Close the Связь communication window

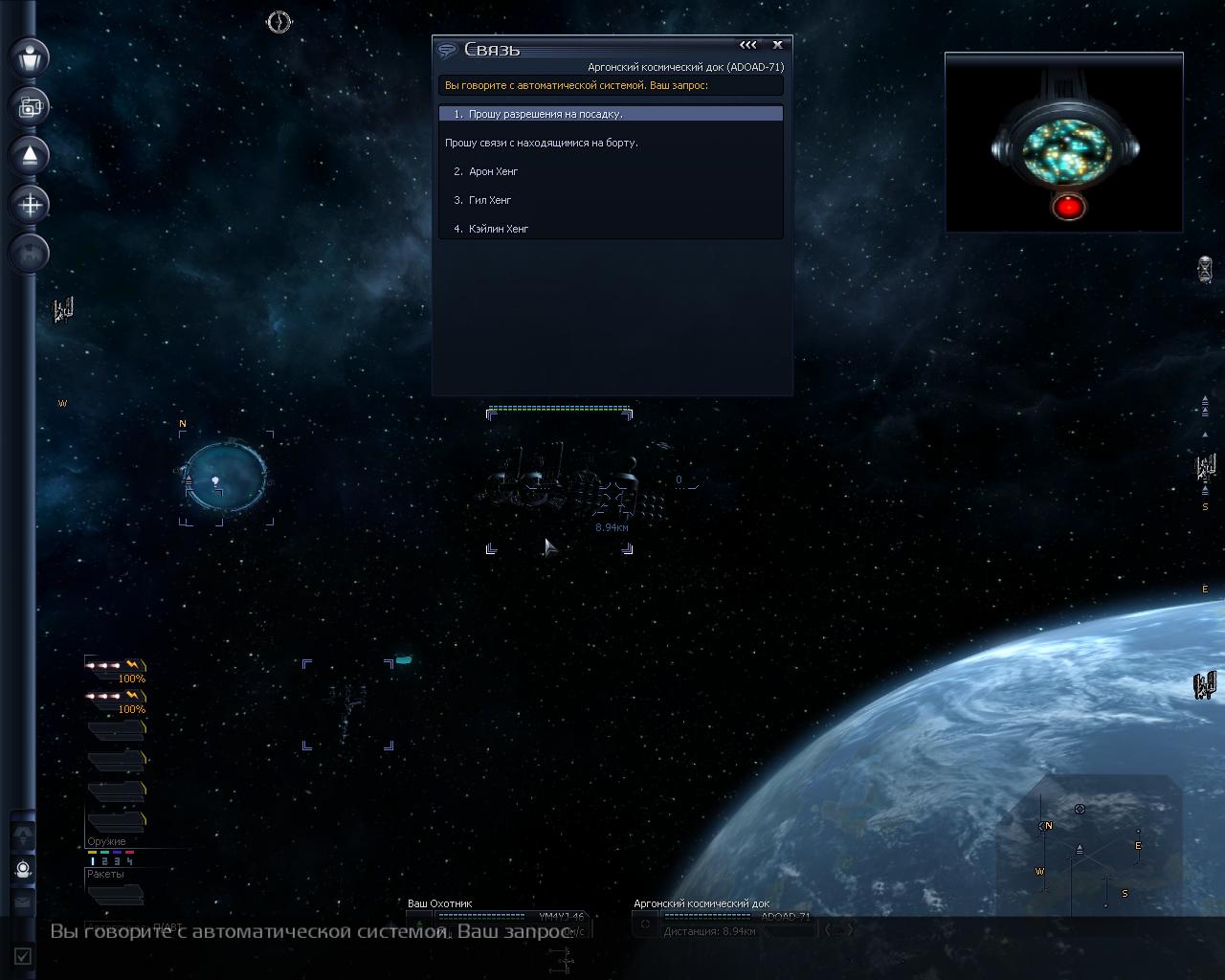coord(777,45)
